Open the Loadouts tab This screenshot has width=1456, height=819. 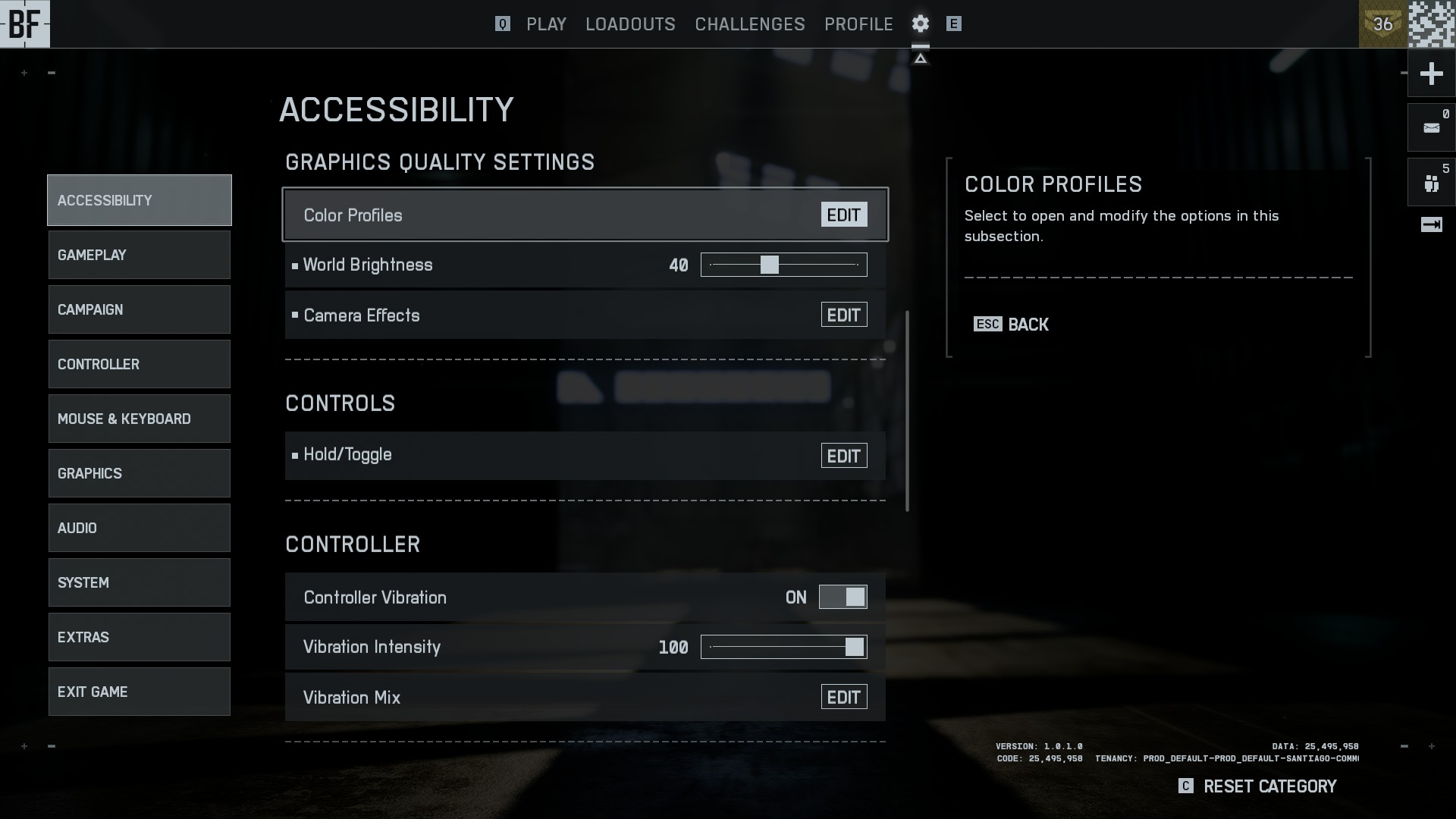click(x=630, y=24)
